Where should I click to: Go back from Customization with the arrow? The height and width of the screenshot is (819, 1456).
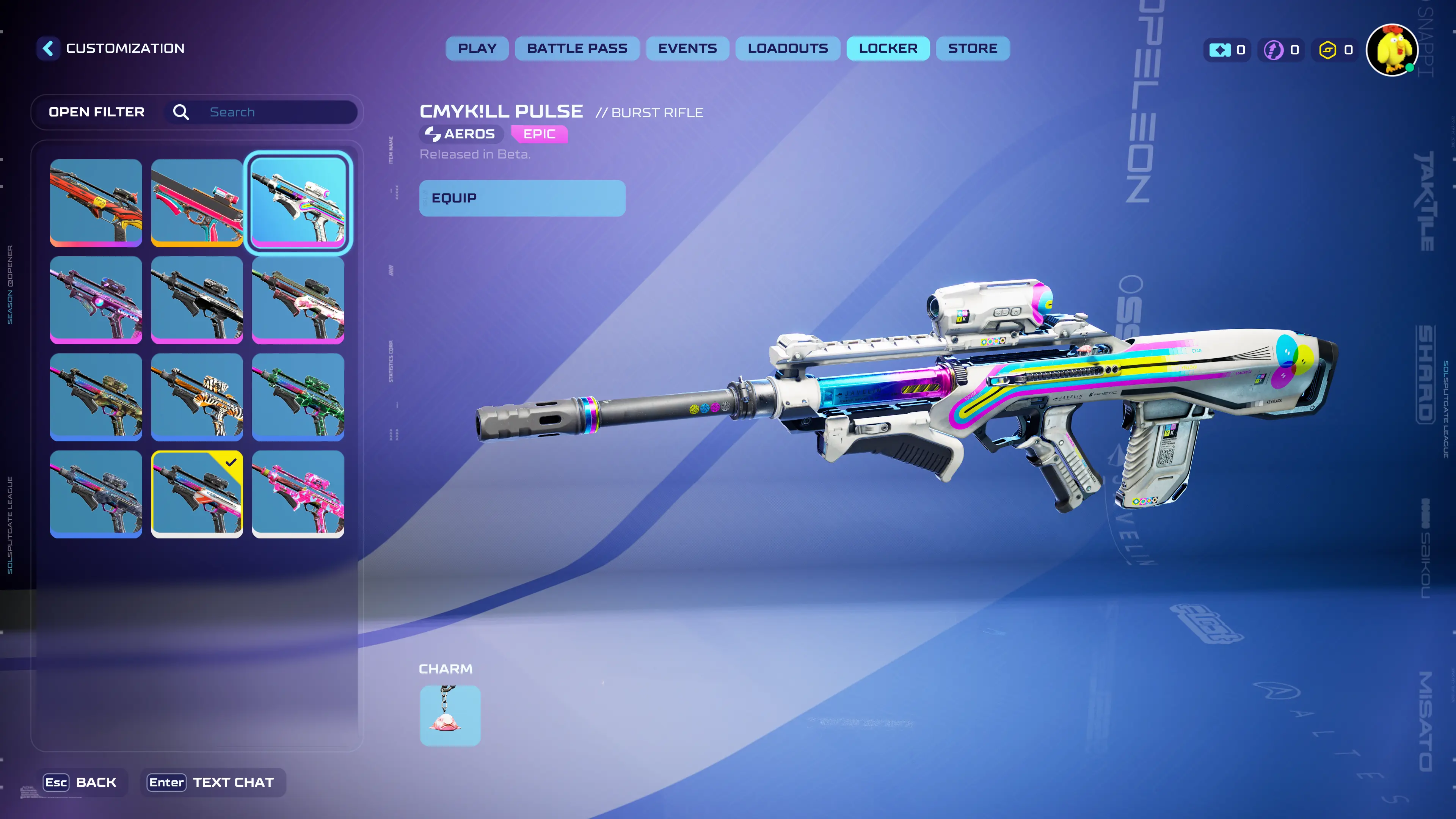[49, 48]
